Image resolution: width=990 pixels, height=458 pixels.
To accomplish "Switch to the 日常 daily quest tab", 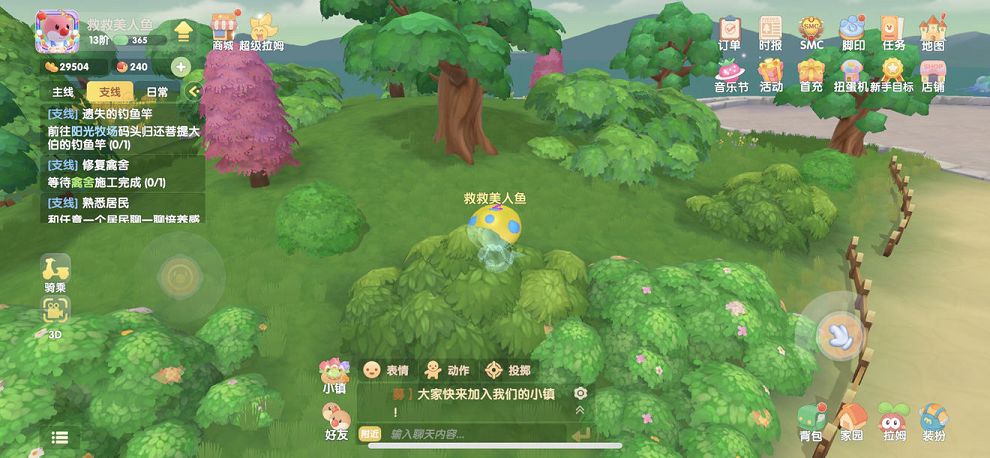I will pos(157,92).
